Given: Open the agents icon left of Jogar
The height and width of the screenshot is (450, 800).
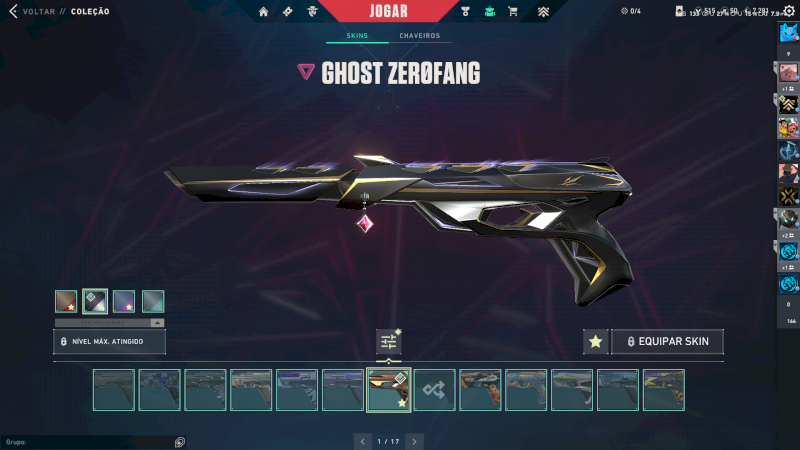Looking at the screenshot, I should coord(313,12).
